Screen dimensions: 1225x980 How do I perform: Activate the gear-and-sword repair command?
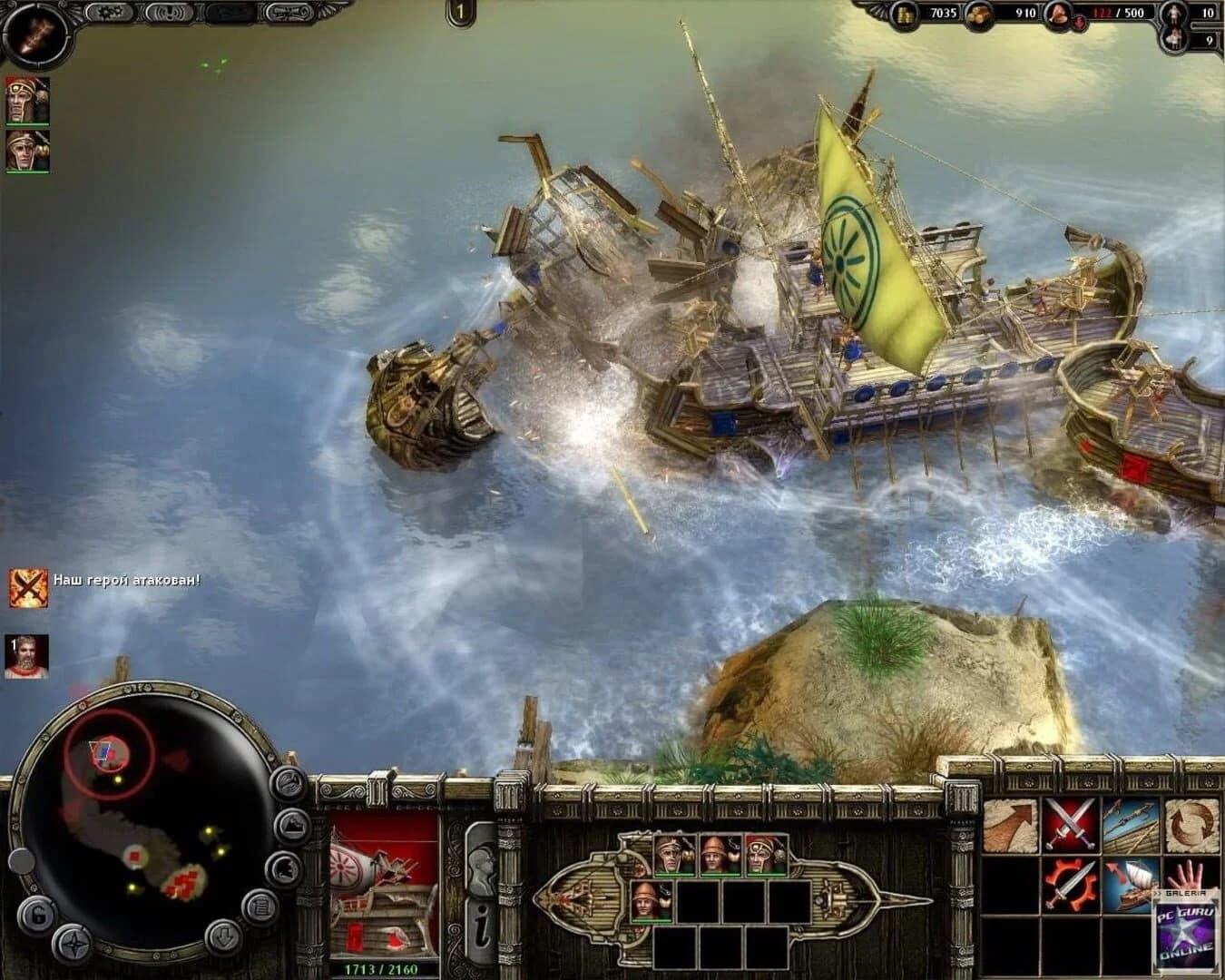1069,883
